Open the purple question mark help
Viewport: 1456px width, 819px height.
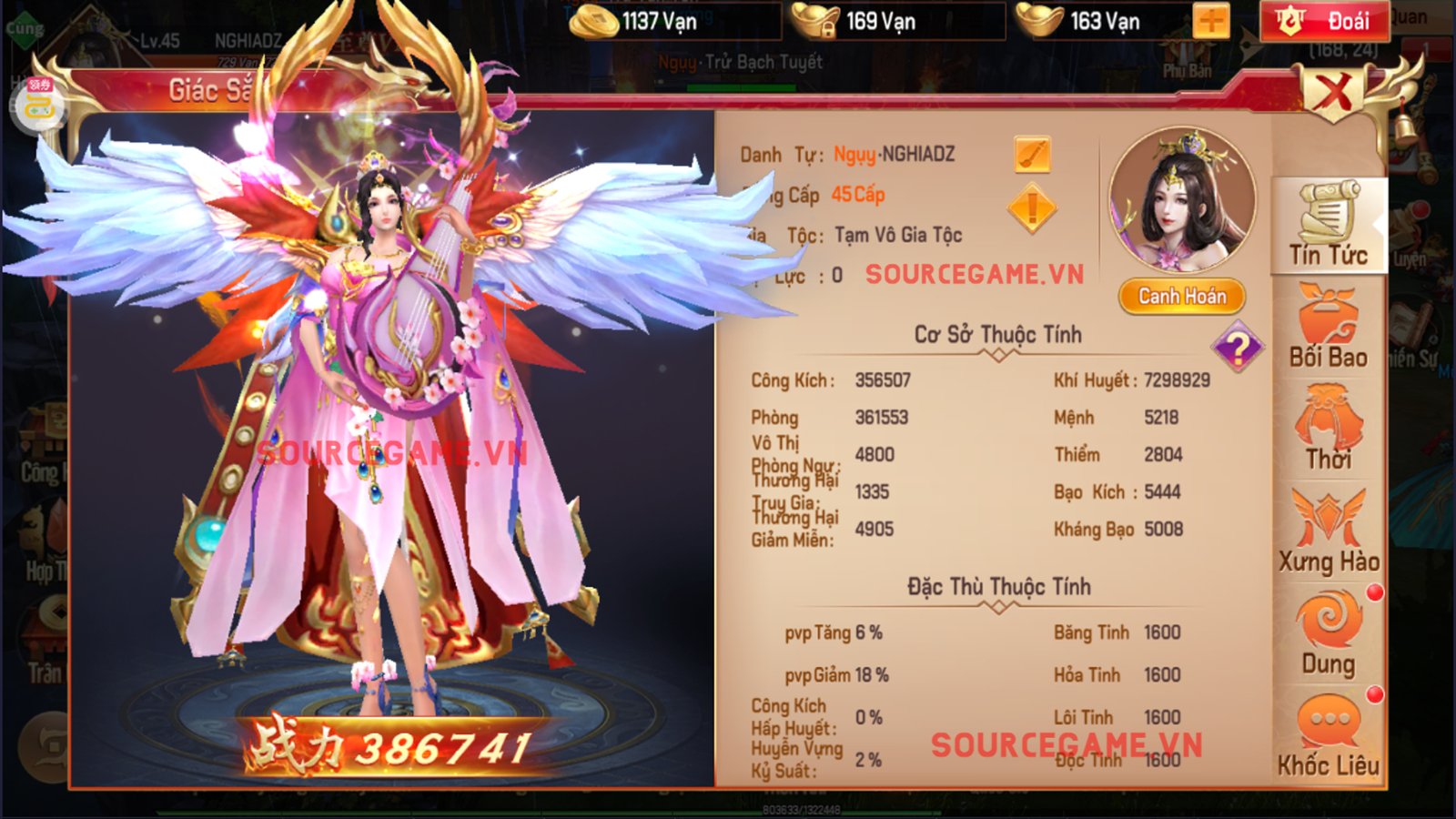pos(1238,347)
